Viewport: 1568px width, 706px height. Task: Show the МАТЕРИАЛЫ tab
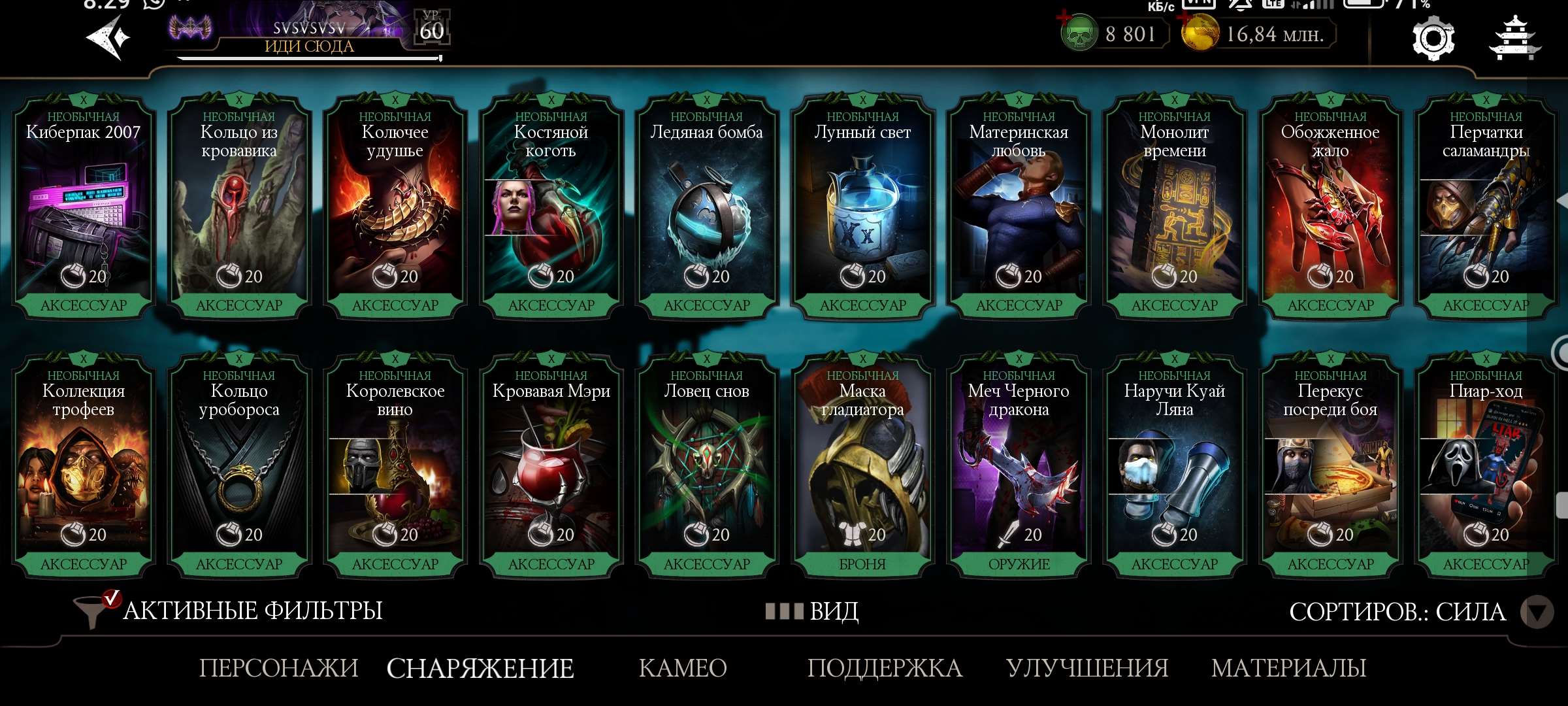(x=1288, y=668)
